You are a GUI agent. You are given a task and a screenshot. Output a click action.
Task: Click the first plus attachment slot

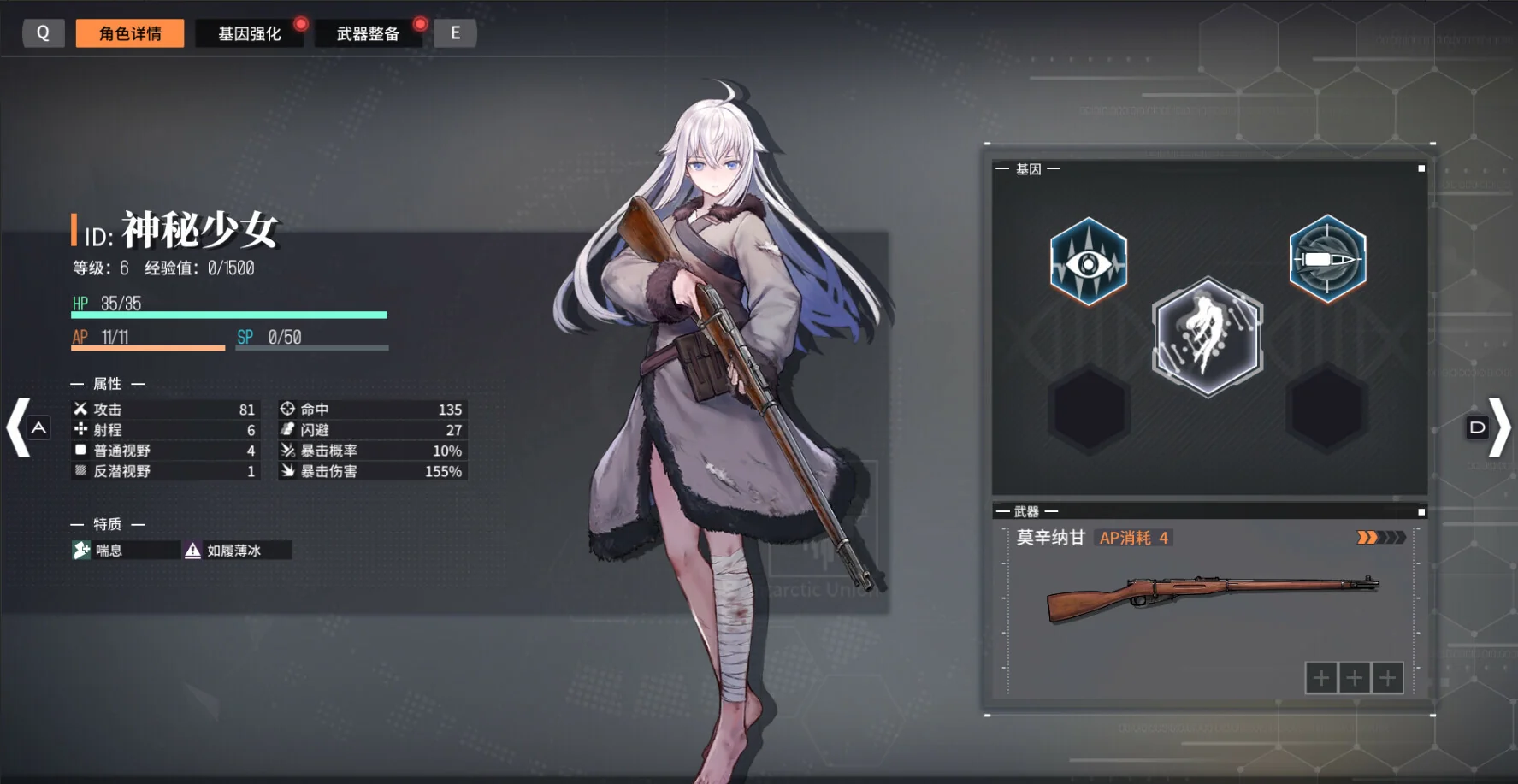coord(1320,676)
